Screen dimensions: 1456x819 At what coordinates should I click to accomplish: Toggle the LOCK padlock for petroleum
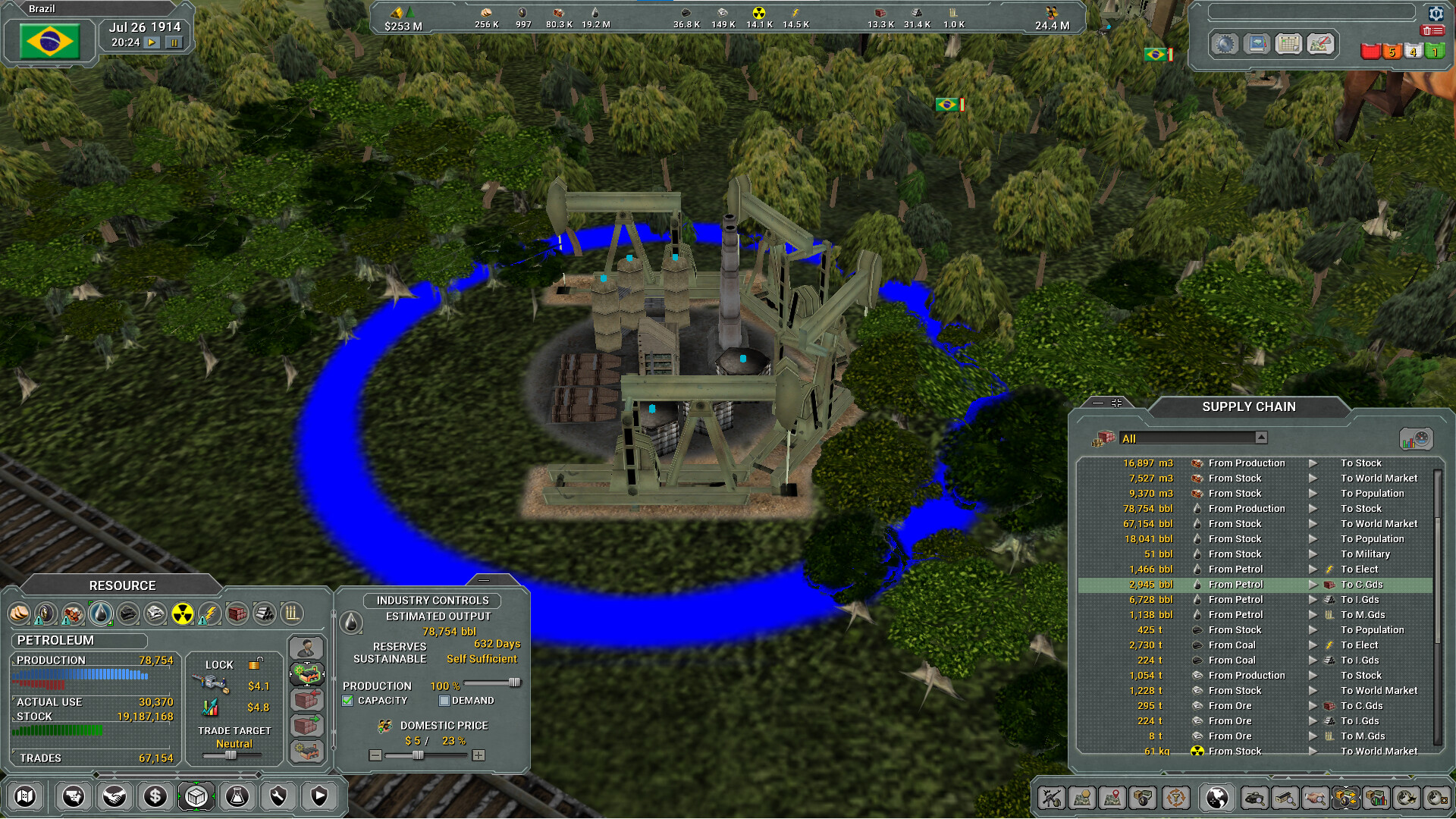256,664
